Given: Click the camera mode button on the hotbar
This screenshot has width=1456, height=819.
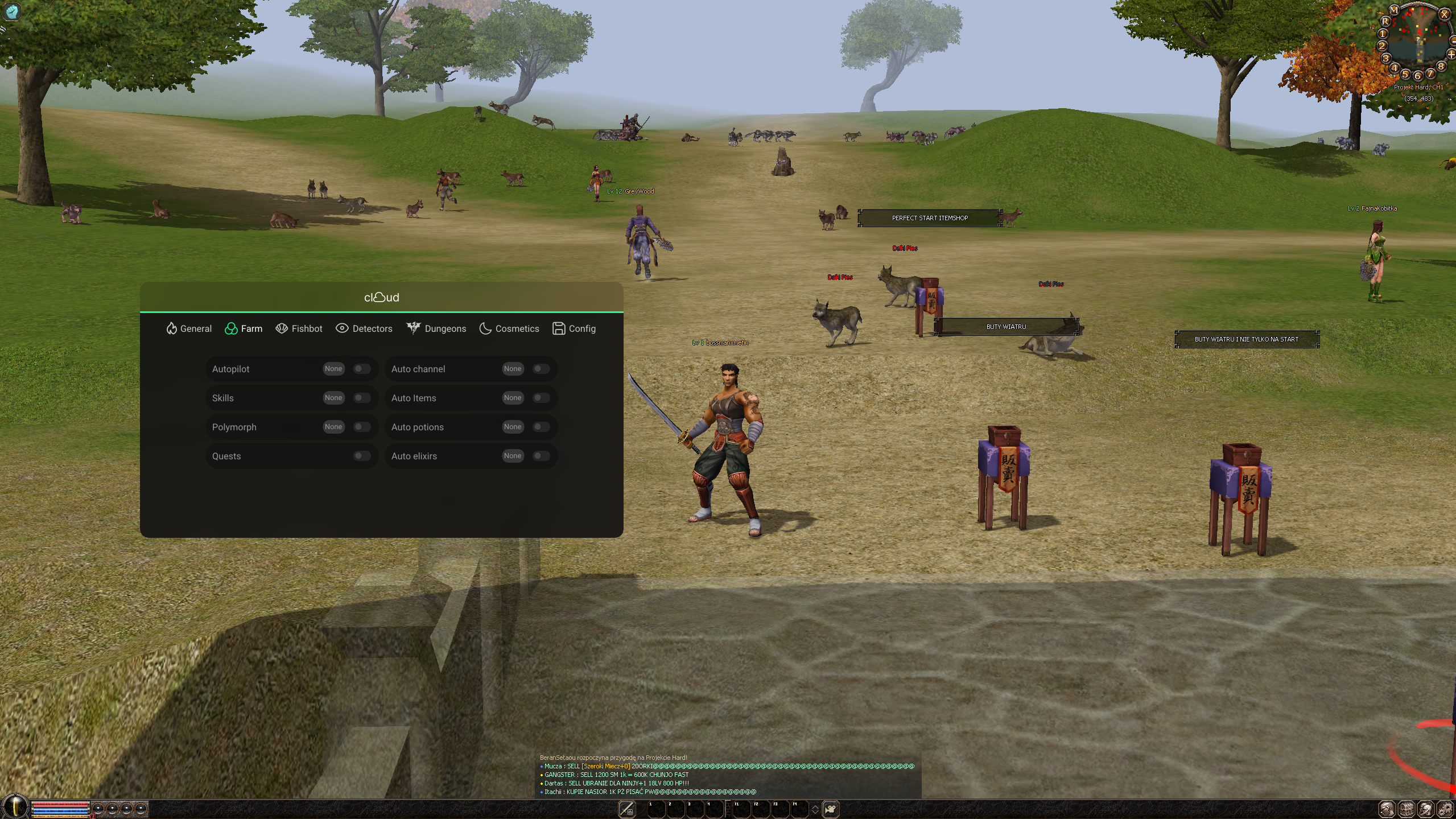Looking at the screenshot, I should click(x=831, y=809).
